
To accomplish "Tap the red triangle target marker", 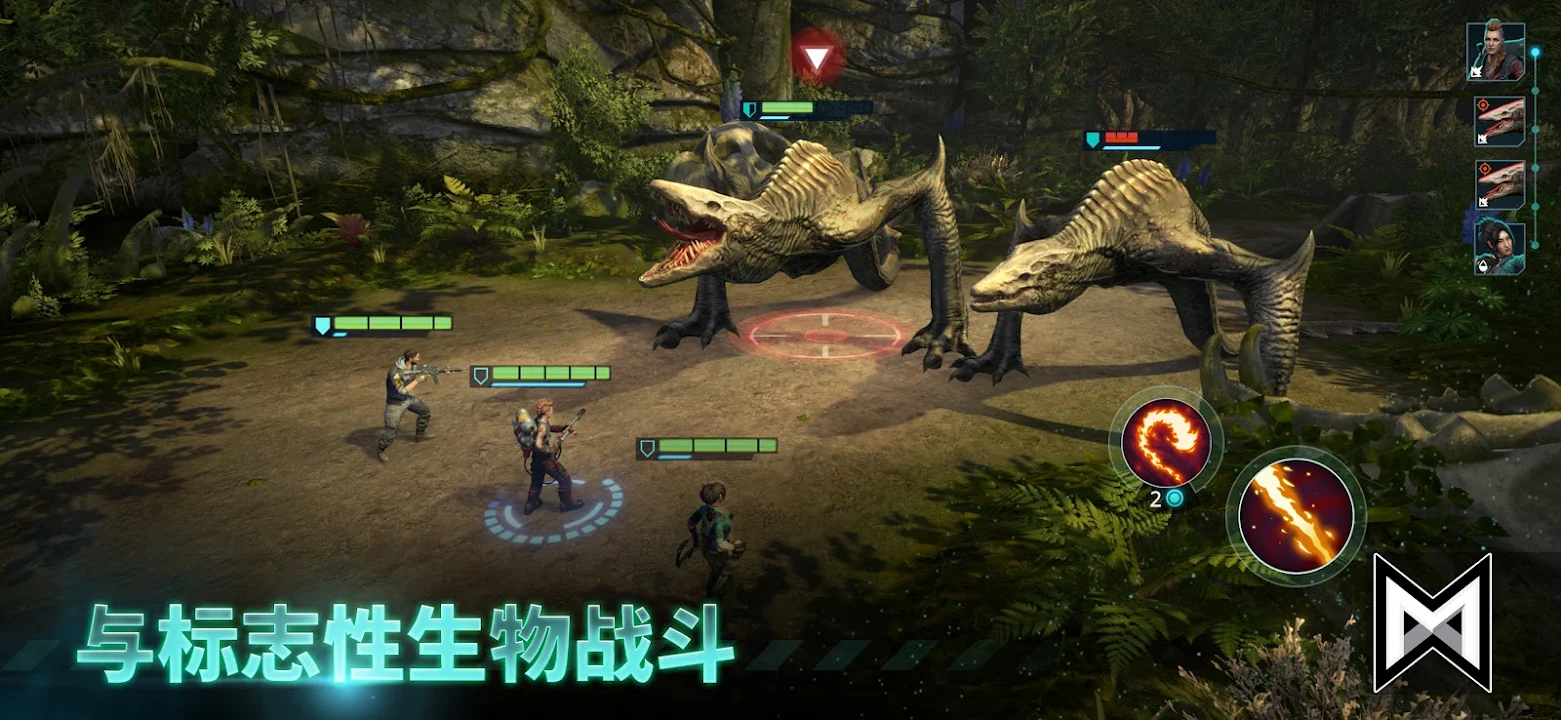I will (817, 59).
